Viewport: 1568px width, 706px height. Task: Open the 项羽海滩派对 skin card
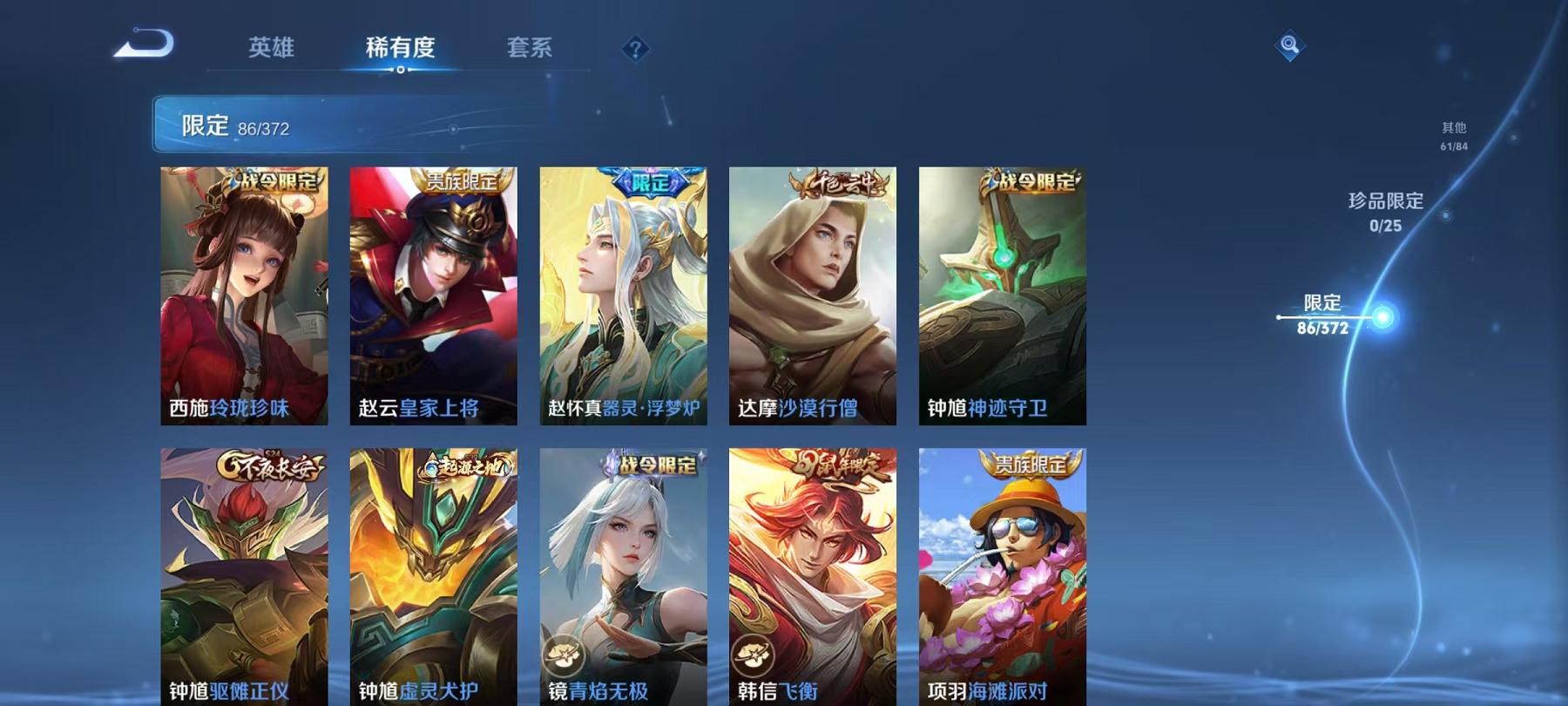pyautogui.click(x=1001, y=575)
